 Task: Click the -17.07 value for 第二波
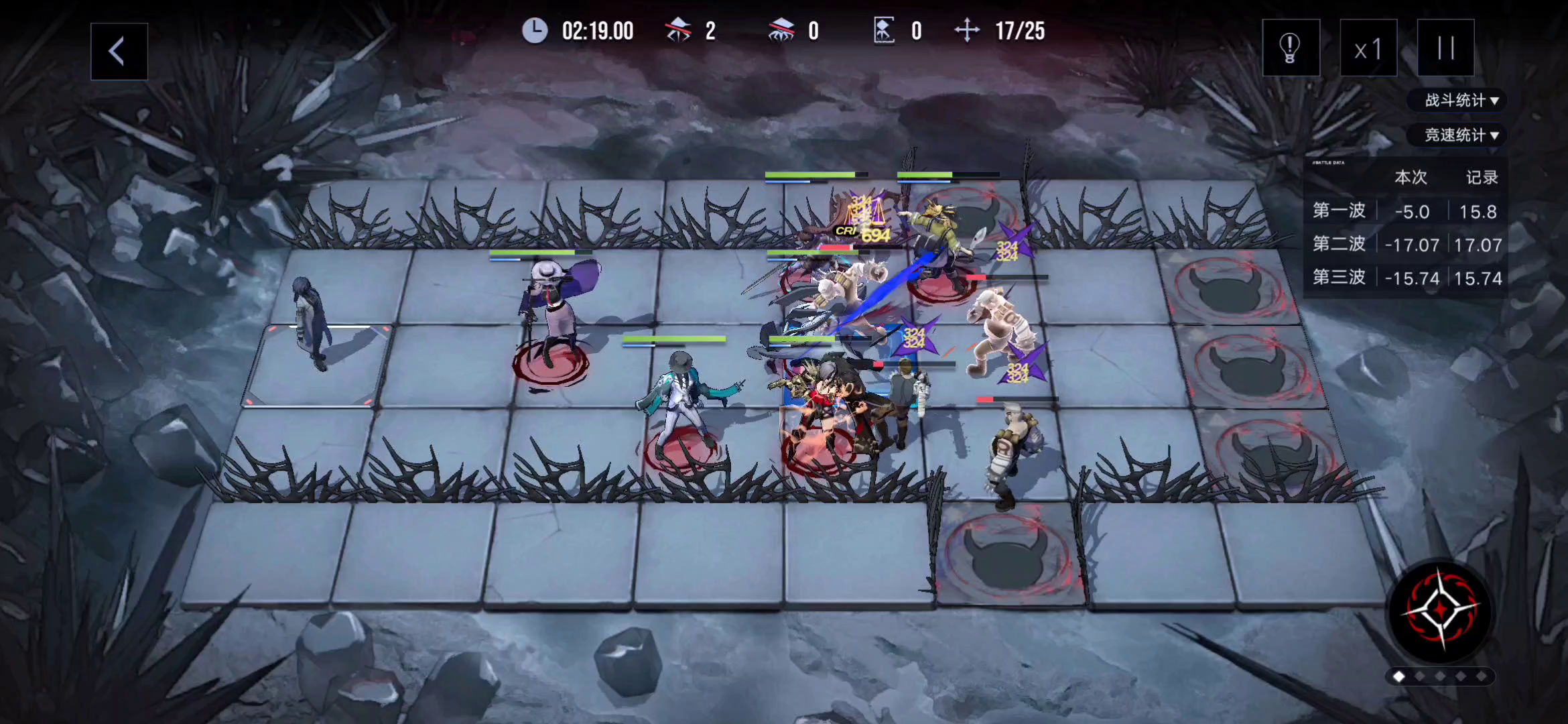pyautogui.click(x=1413, y=244)
